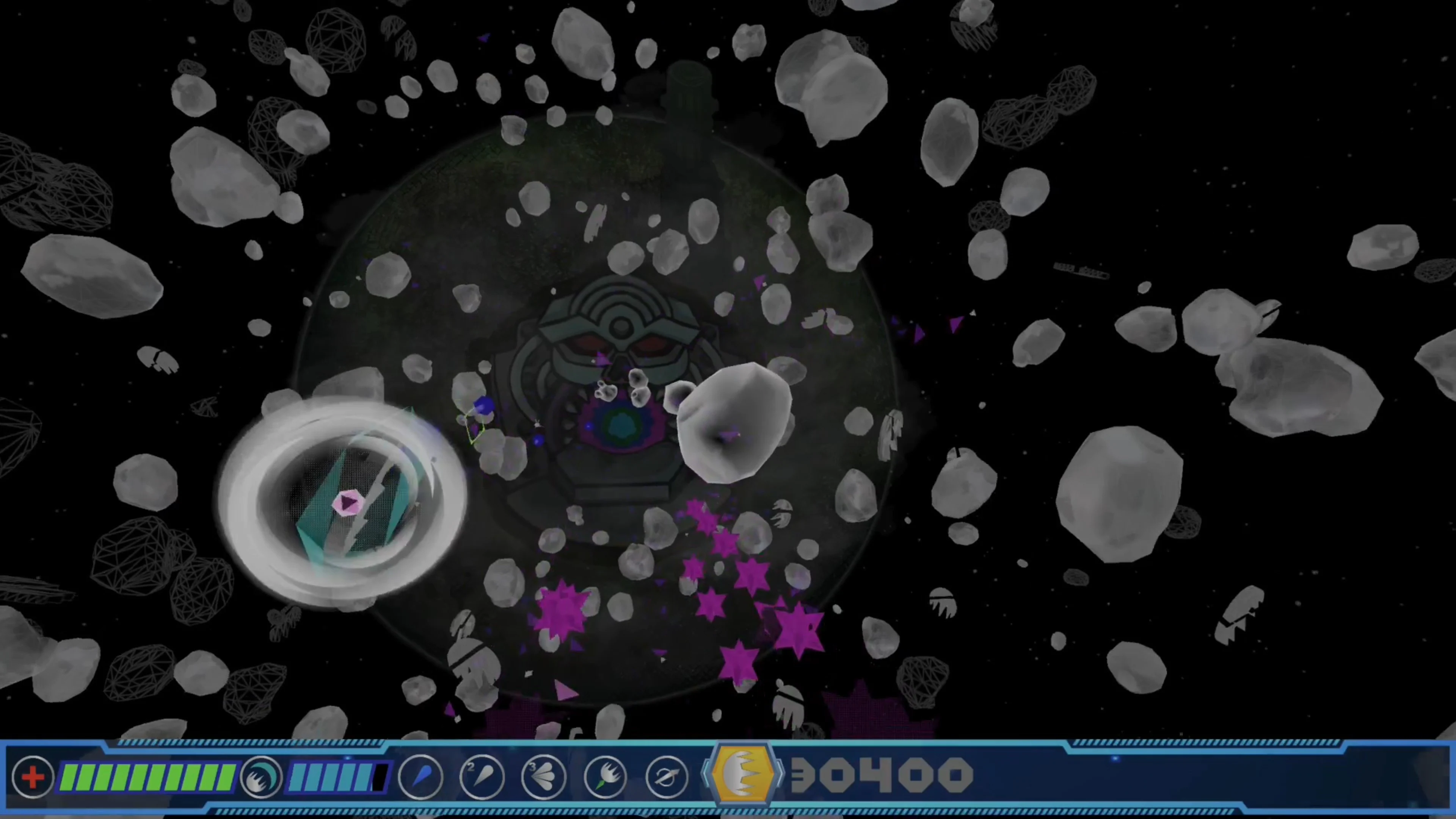Select the level 2 dart weapon icon
Screen dimensions: 1456x819
pyautogui.click(x=482, y=777)
